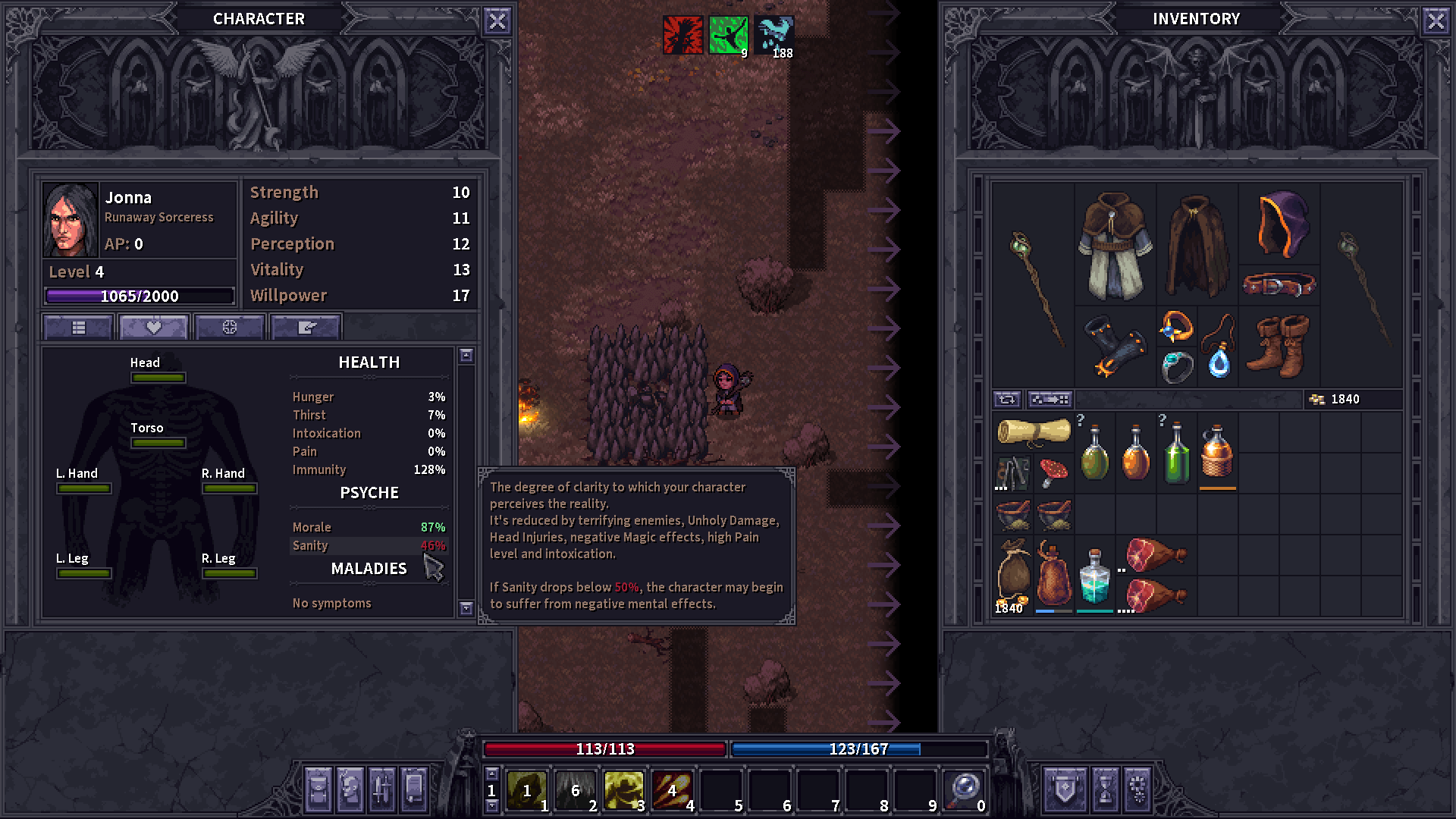Close the Inventory panel
Viewport: 1456px width, 819px height.
1436,20
